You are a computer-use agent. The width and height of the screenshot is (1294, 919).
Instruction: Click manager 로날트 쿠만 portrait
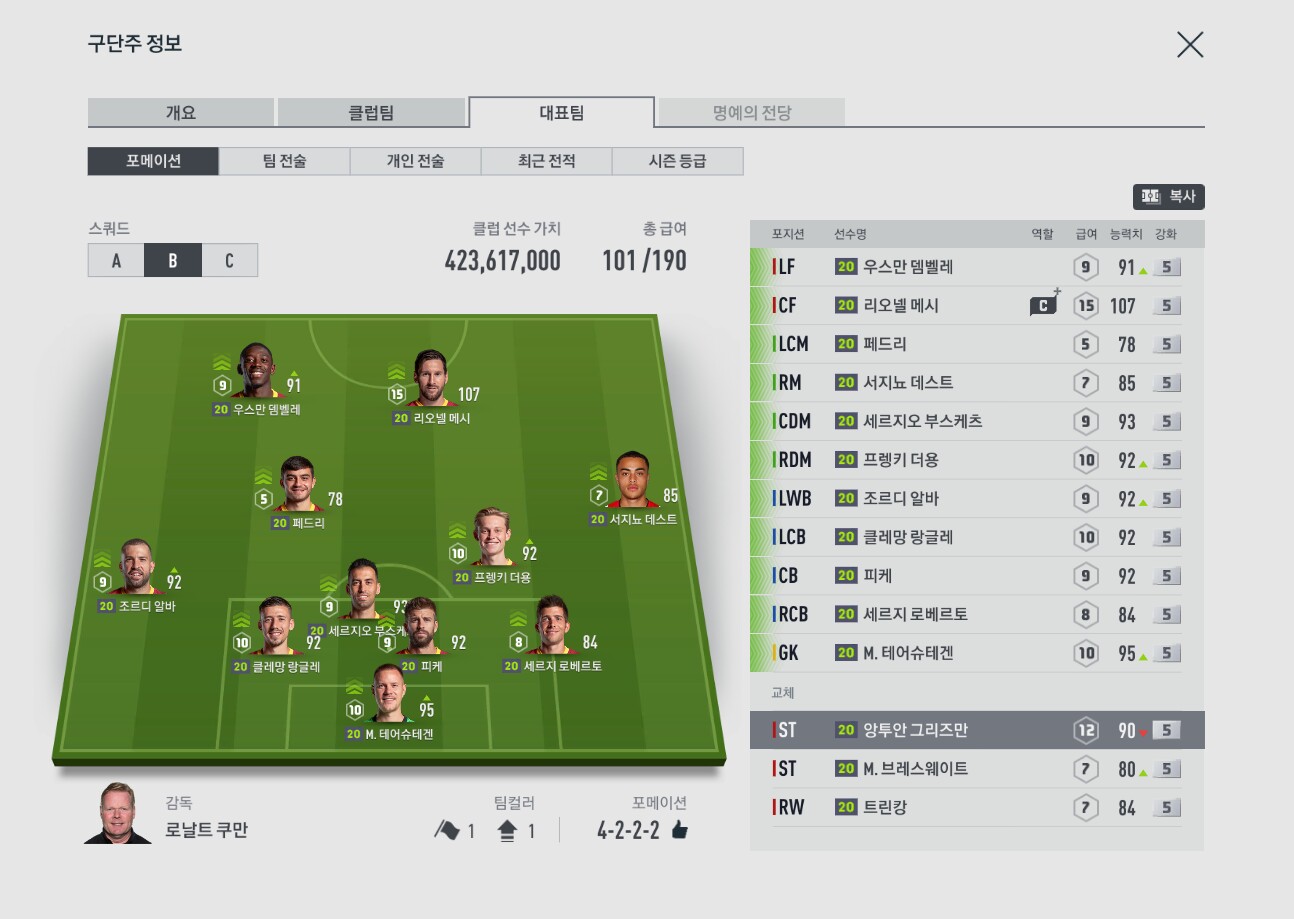coord(118,814)
